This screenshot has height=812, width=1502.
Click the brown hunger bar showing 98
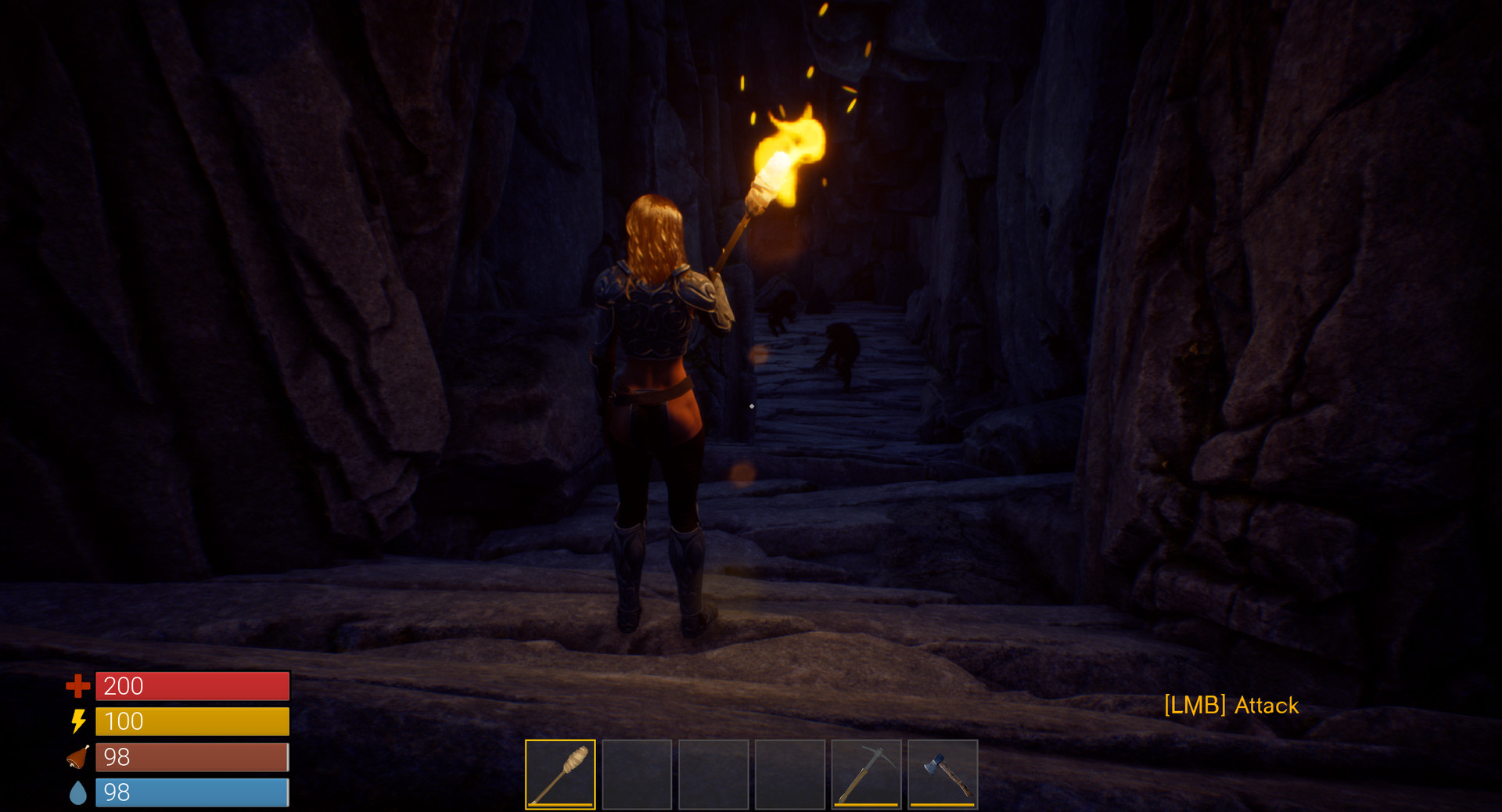click(191, 758)
